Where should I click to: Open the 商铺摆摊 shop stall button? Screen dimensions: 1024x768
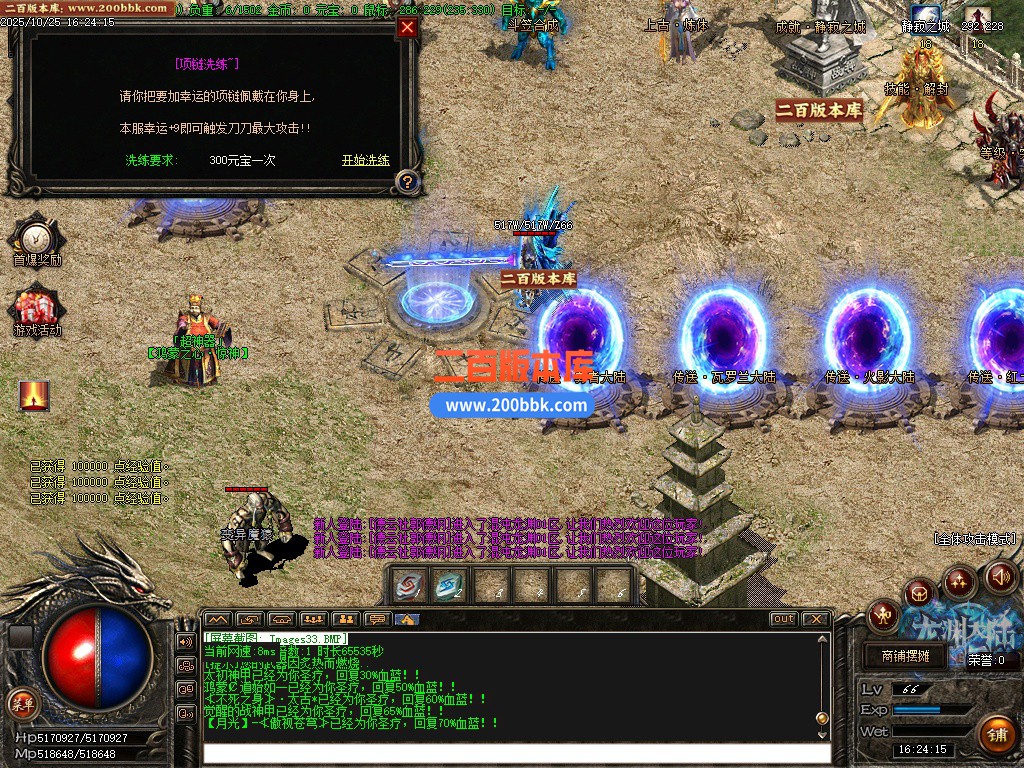(x=905, y=656)
